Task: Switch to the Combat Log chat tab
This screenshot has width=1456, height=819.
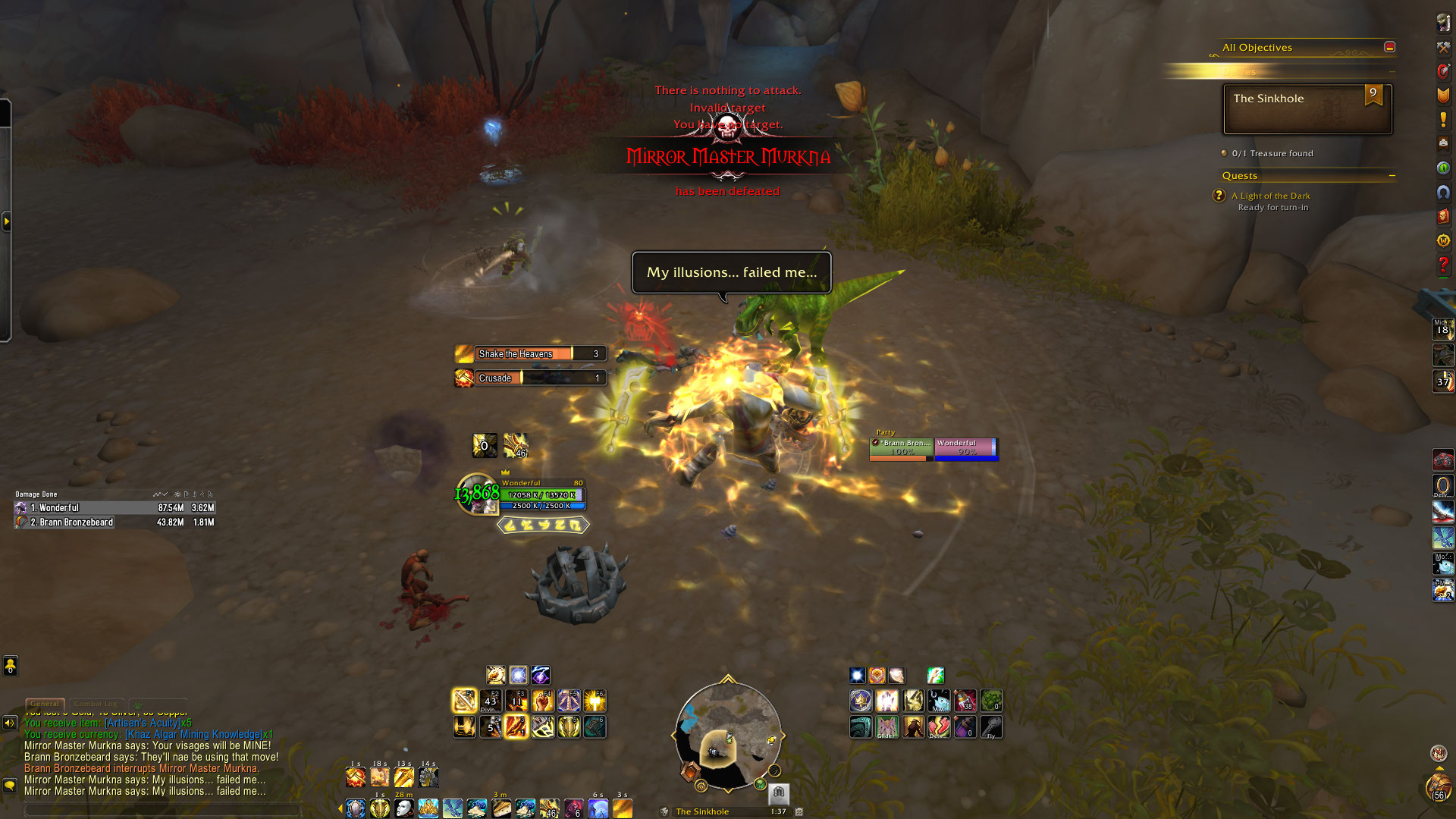Action: pyautogui.click(x=96, y=704)
